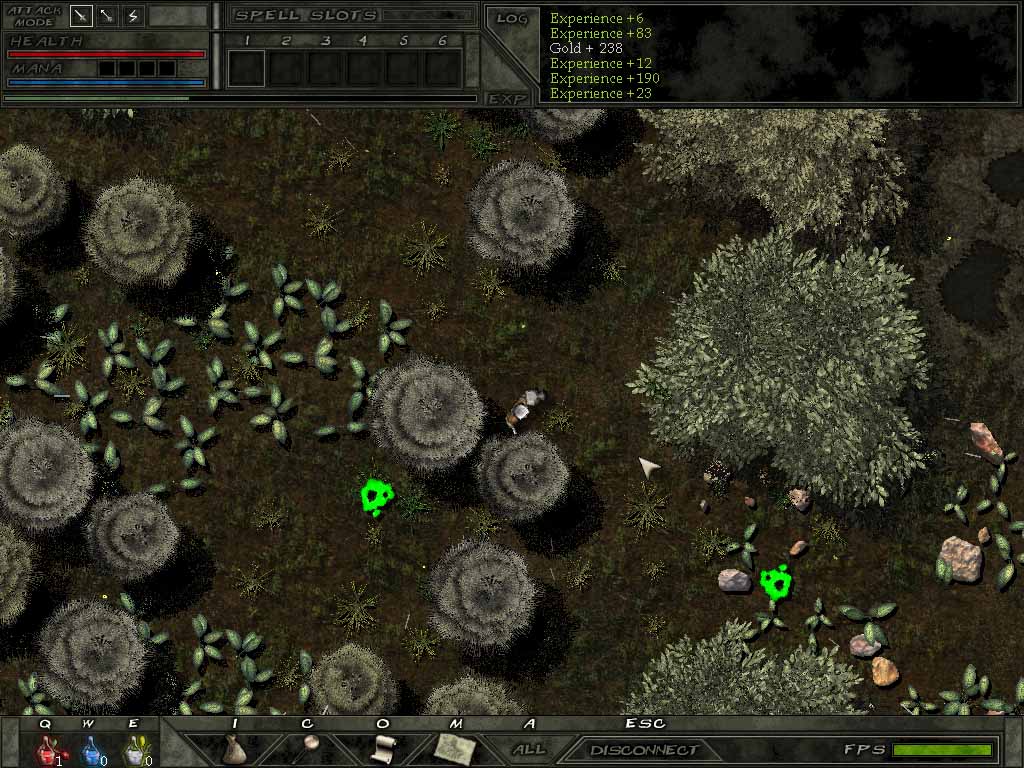Open the LOG panel
This screenshot has width=1024, height=768.
pyautogui.click(x=511, y=19)
